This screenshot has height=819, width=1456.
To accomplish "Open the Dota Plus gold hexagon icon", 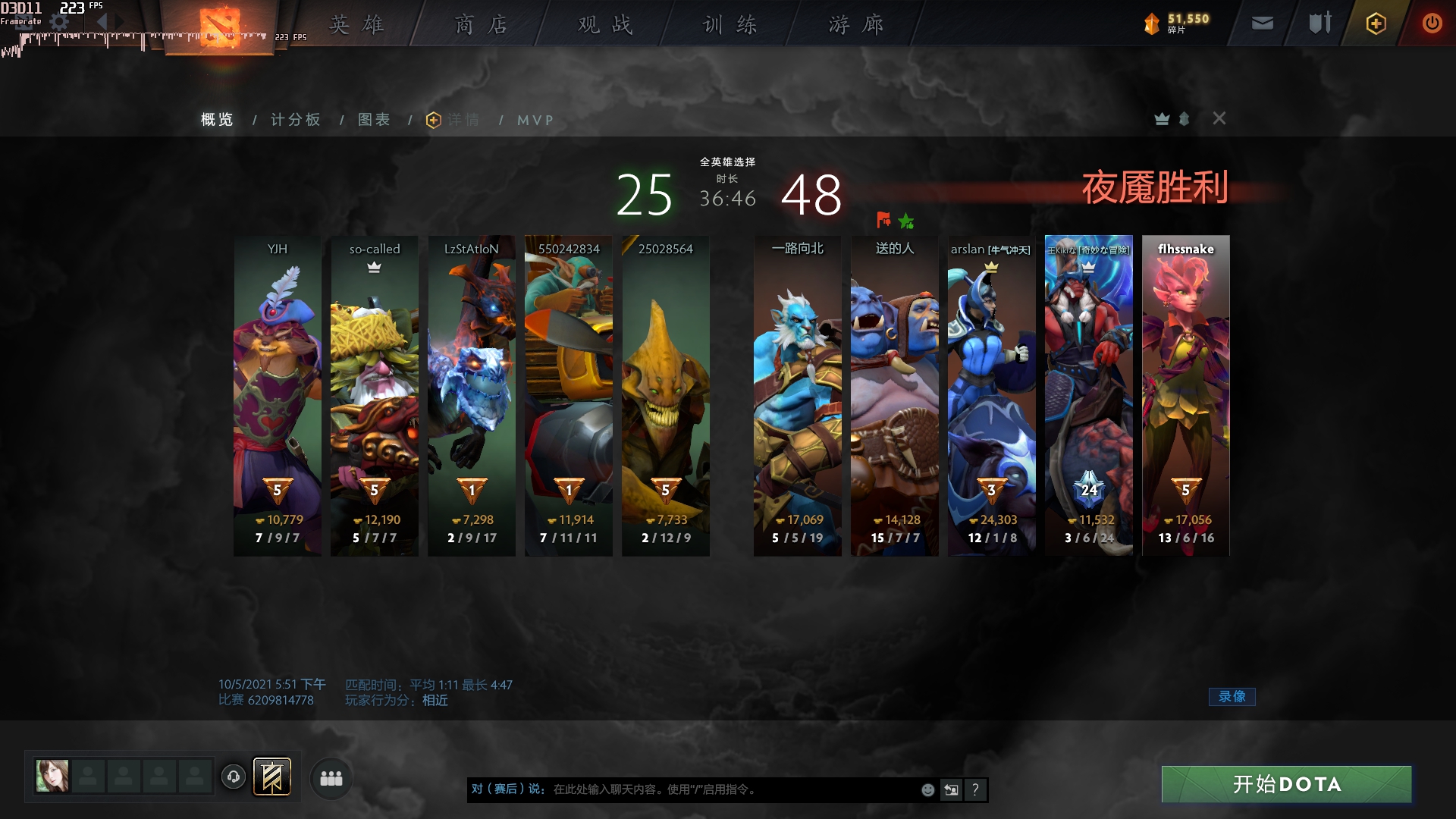I will 1376,24.
